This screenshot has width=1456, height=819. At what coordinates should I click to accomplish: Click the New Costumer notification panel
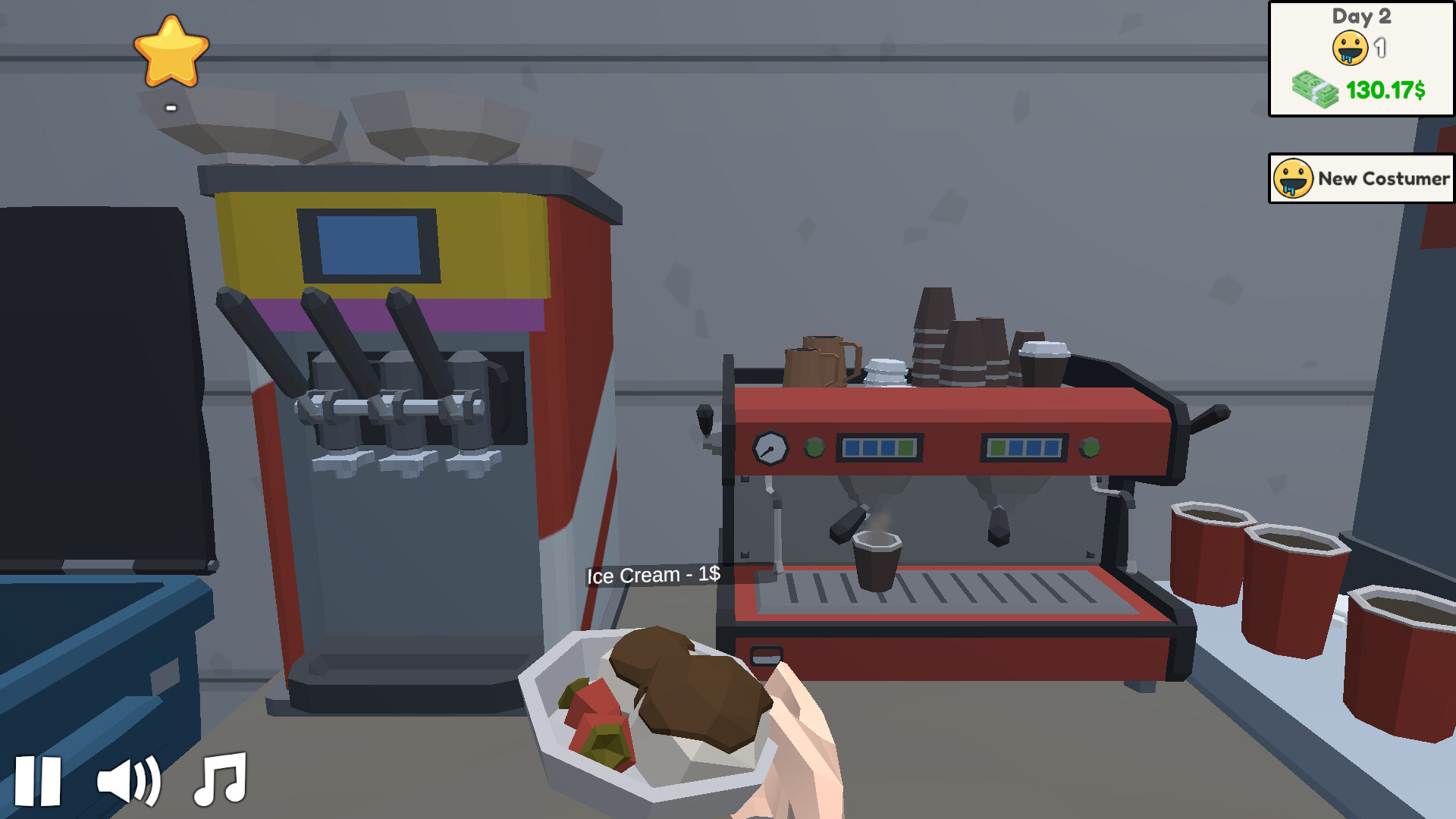[x=1360, y=179]
